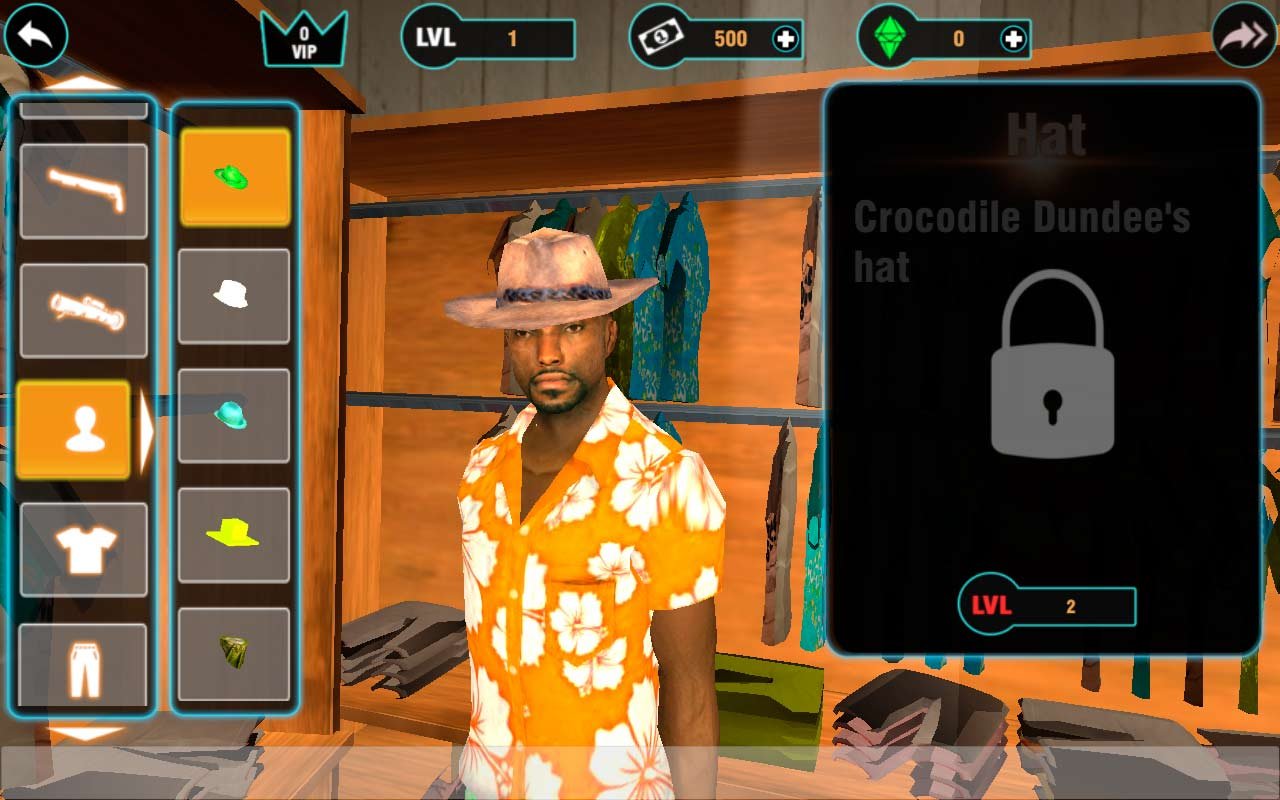Screen dimensions: 1280x800
Task: Go back with the return arrow button
Action: tap(36, 36)
